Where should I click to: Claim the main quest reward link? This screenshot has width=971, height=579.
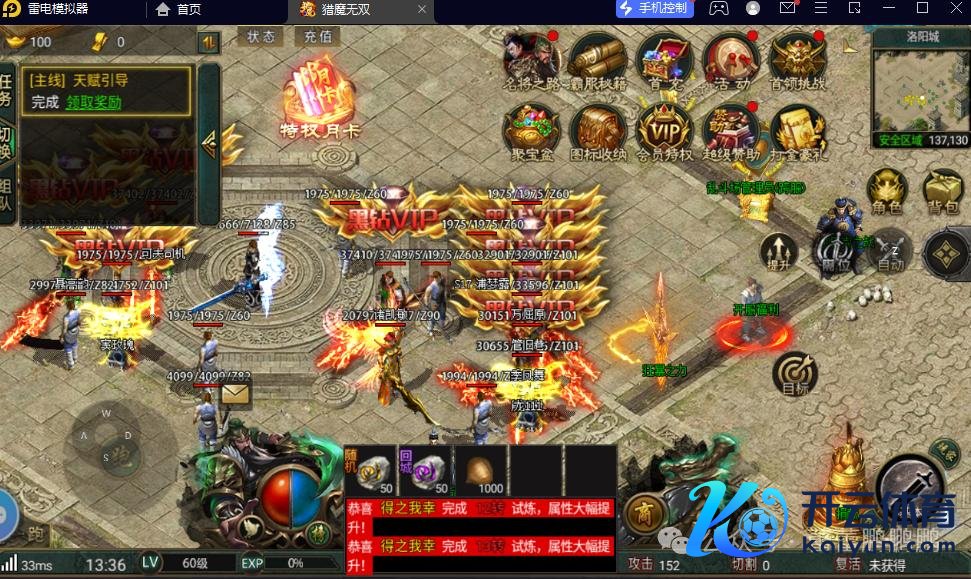click(x=94, y=102)
